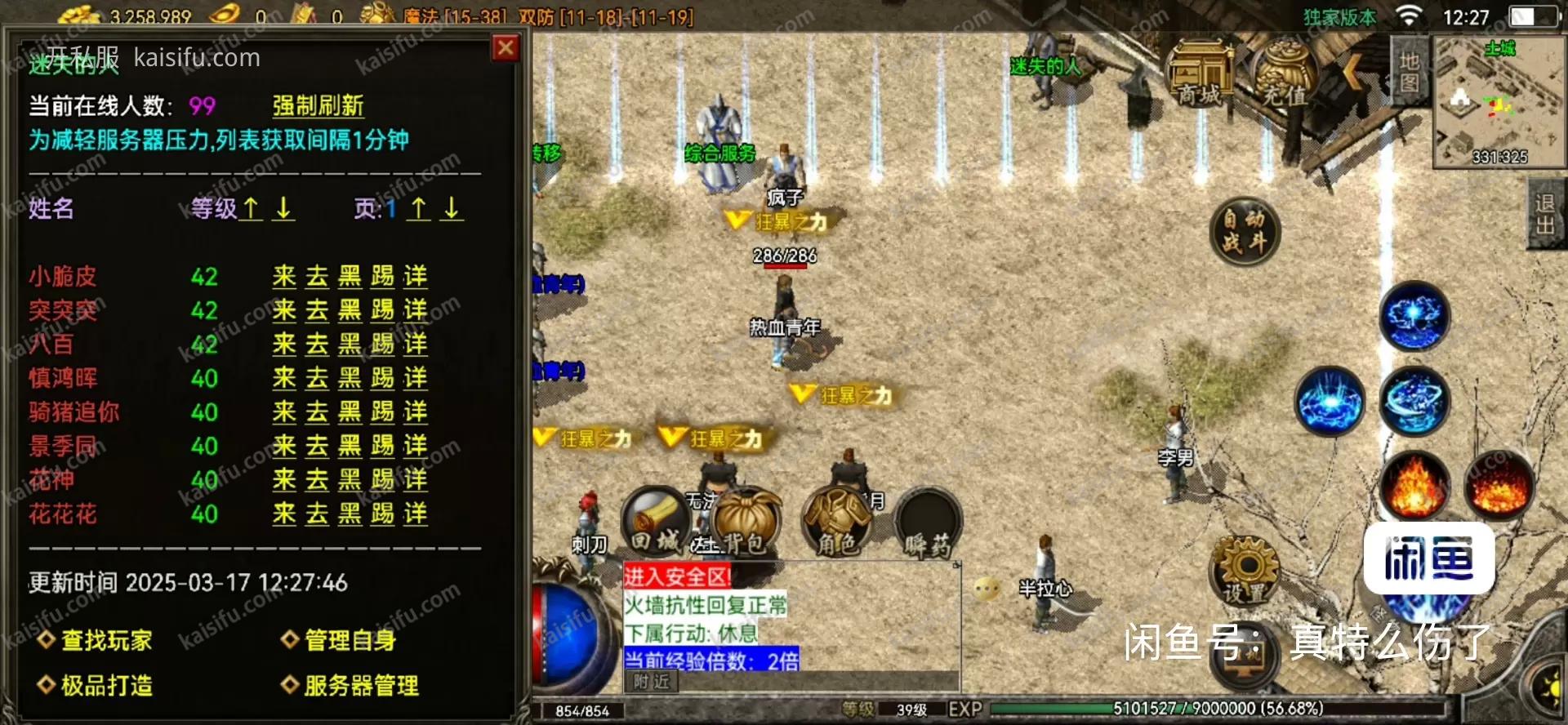Click the 强制刷新 force refresh link
Screen dimensions: 1568x725
point(318,106)
